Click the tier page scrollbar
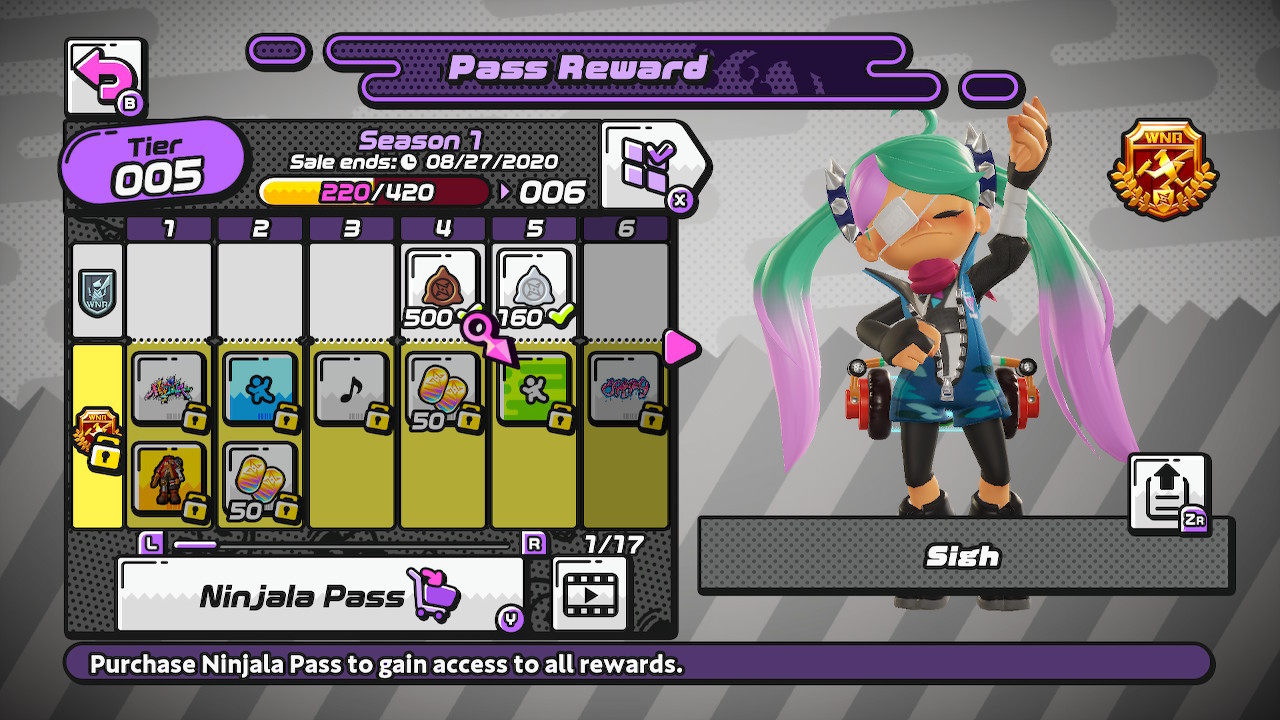1280x720 pixels. point(340,545)
